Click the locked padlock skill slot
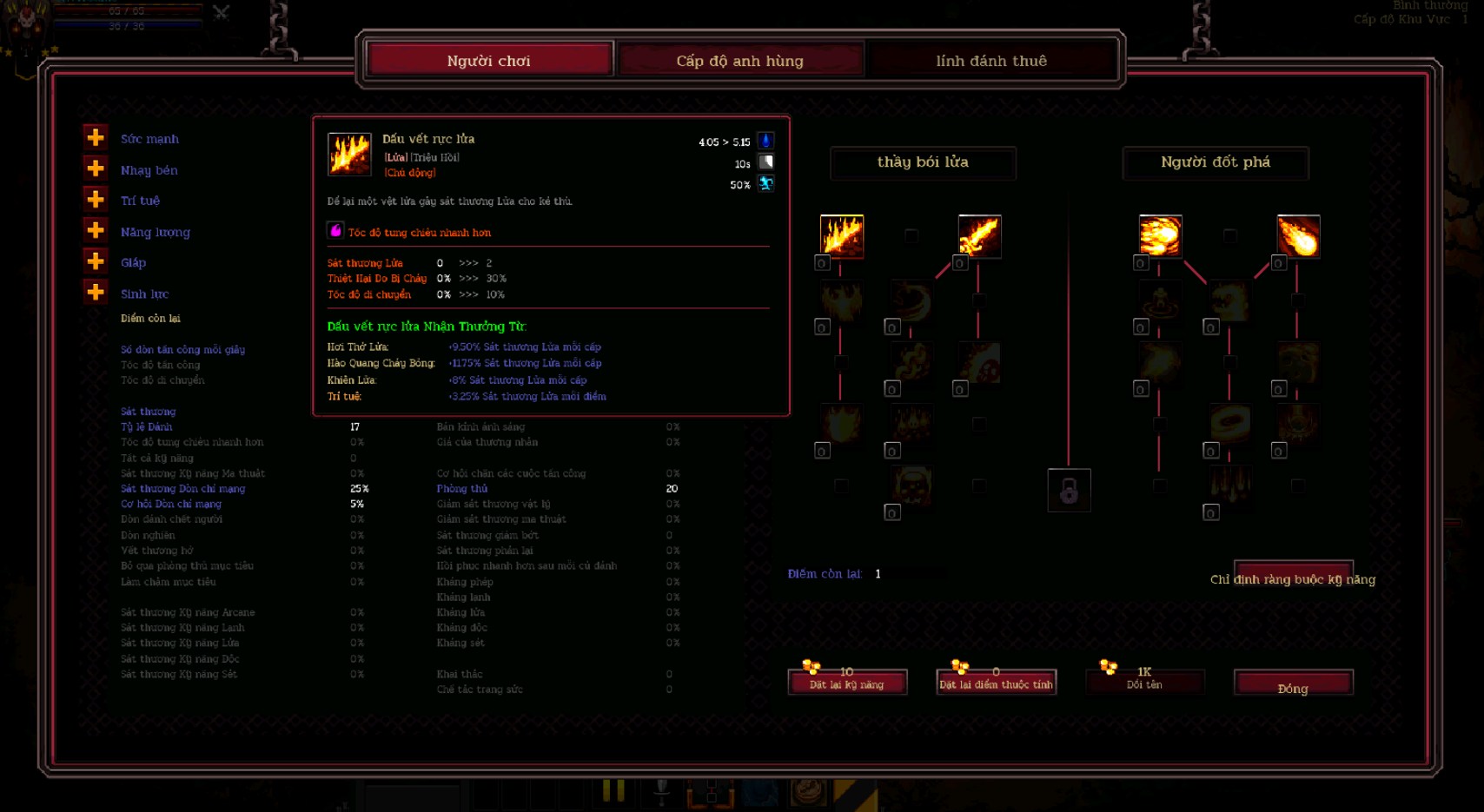Viewport: 1484px width, 812px height. coord(1069,491)
